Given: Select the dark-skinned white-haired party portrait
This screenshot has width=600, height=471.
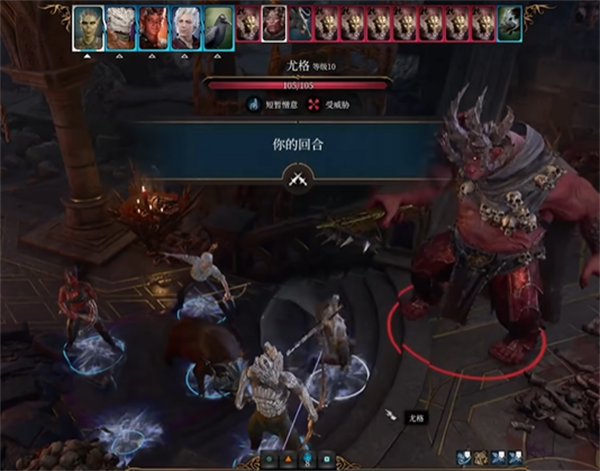Looking at the screenshot, I should click(x=119, y=26).
